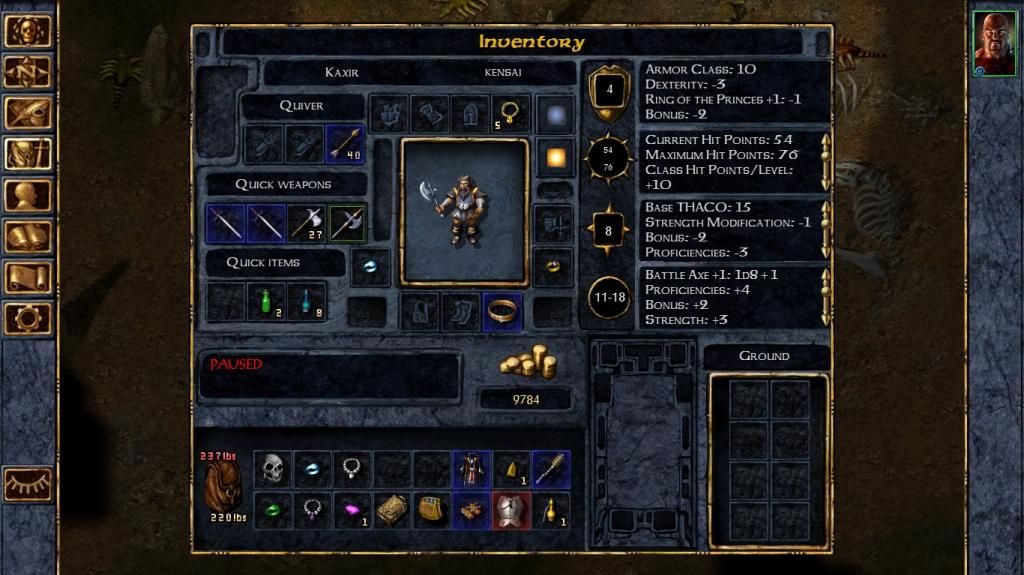This screenshot has height=575, width=1024.
Task: Select the green potion quick item
Action: tap(266, 301)
